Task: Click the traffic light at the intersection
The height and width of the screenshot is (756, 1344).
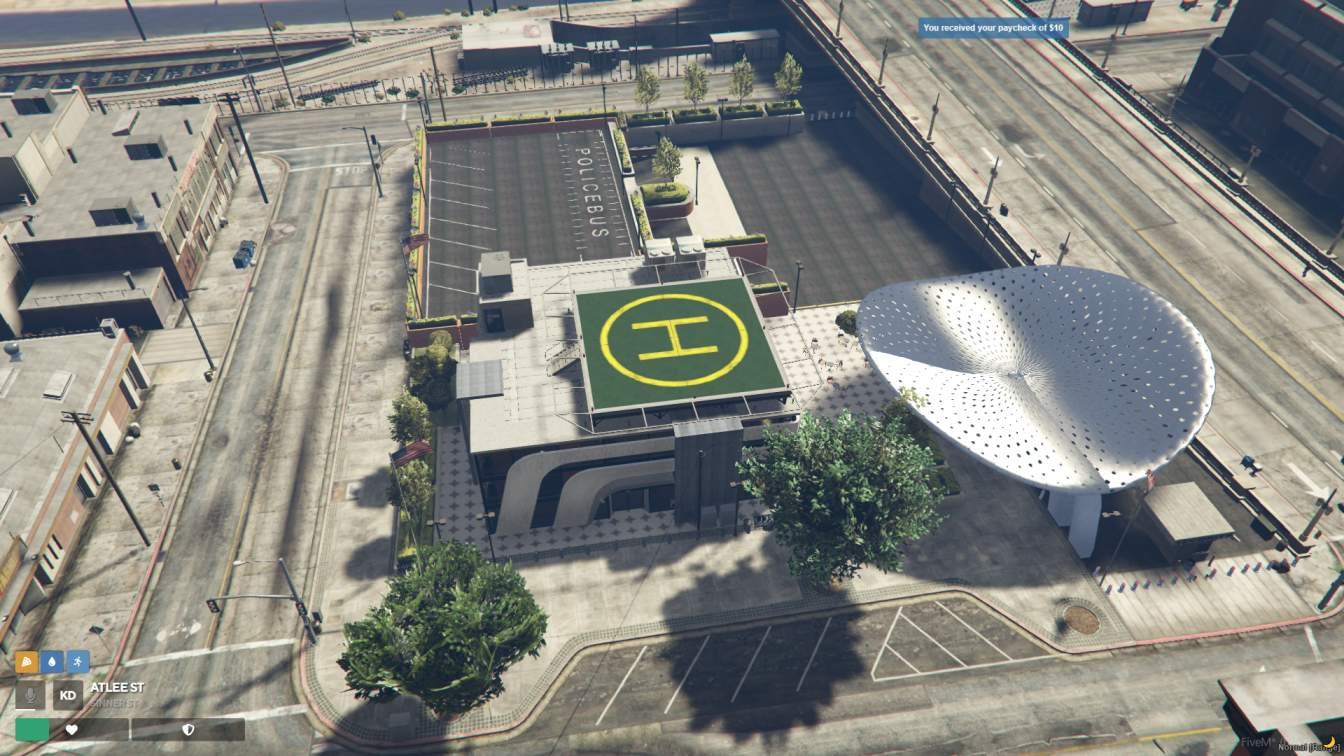Action: (212, 606)
